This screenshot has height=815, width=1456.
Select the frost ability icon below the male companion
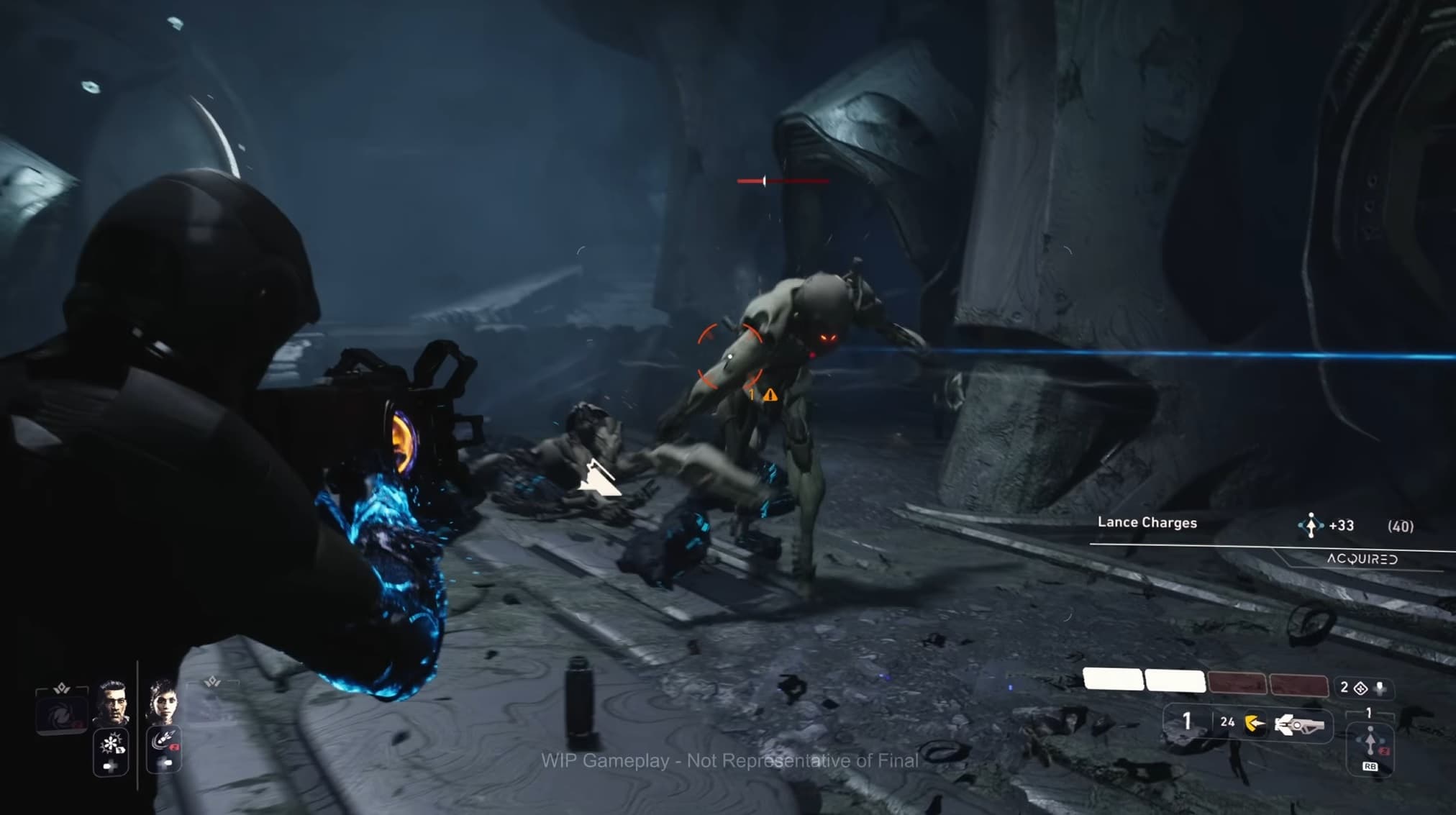click(111, 743)
